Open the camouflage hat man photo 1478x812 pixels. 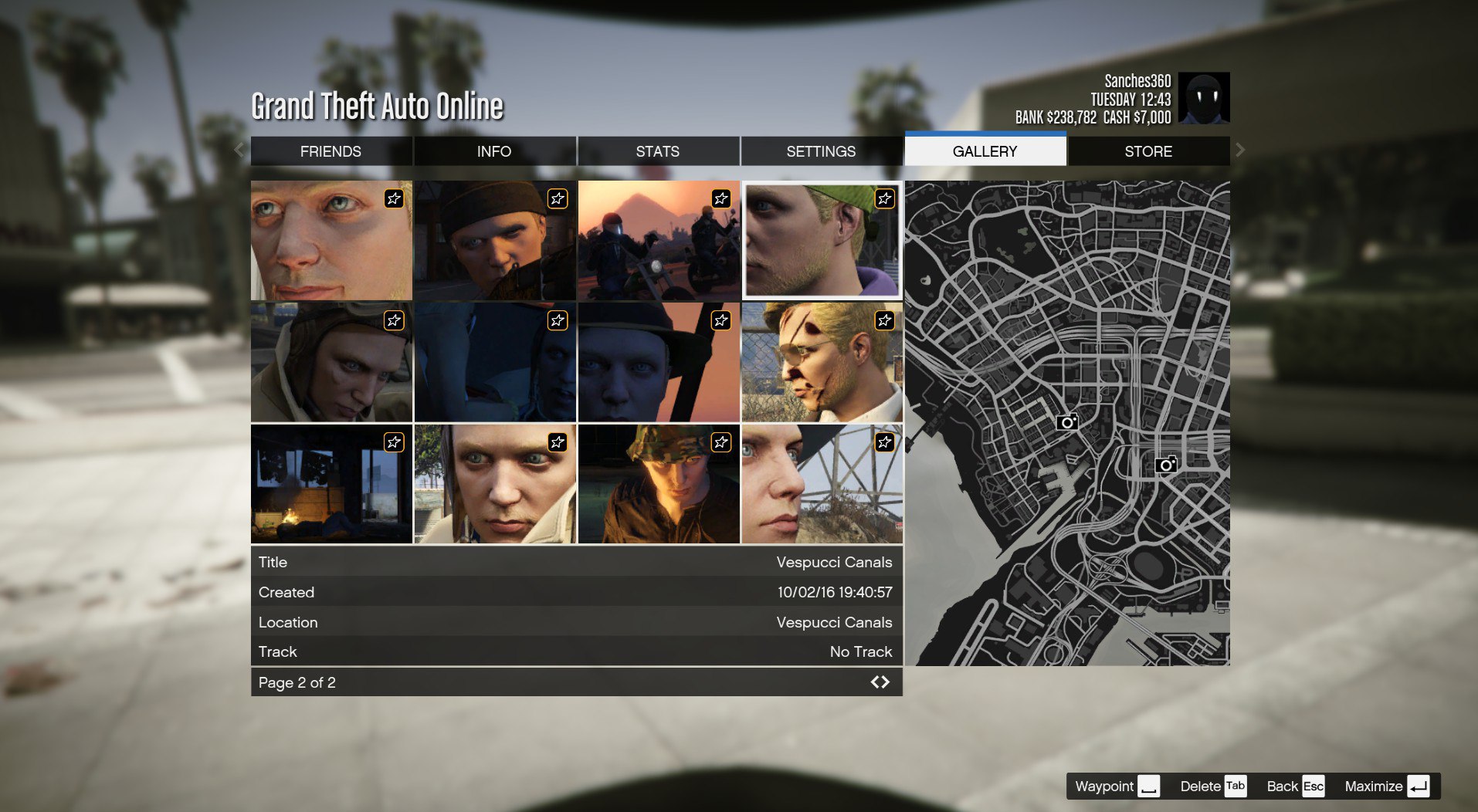[x=658, y=484]
